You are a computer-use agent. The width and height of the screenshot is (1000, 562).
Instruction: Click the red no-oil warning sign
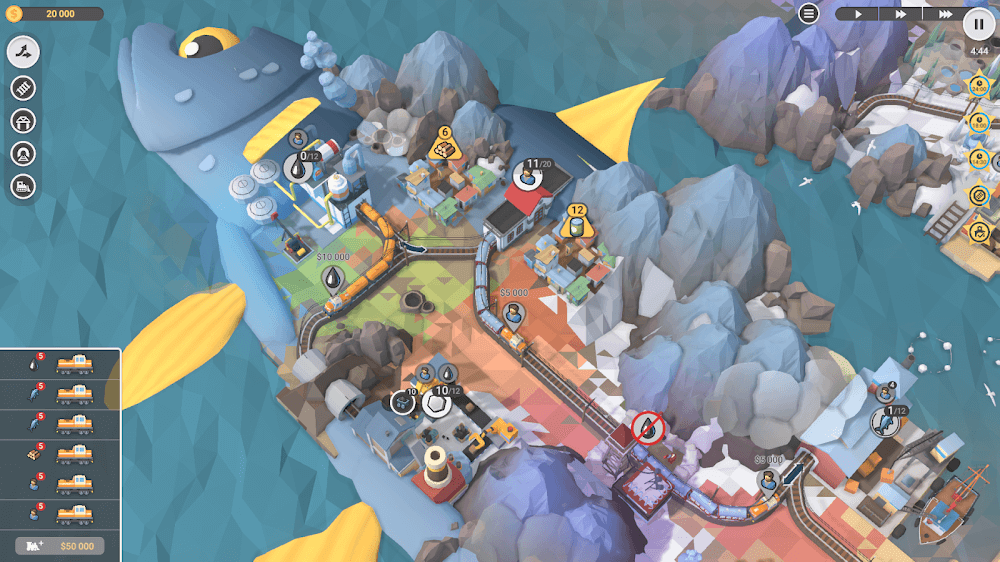(648, 429)
